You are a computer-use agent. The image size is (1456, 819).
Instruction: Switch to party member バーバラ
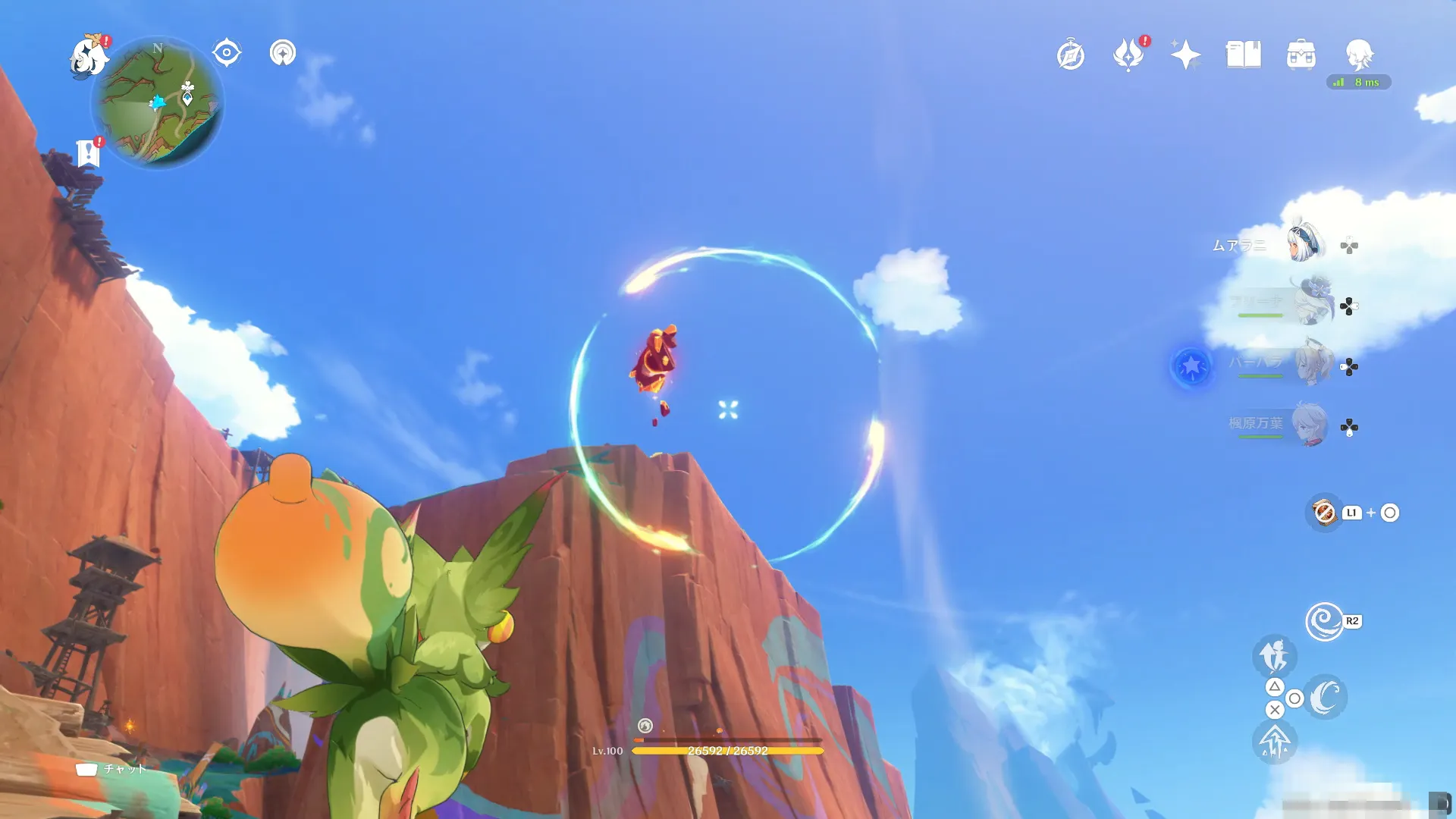pos(1313,366)
